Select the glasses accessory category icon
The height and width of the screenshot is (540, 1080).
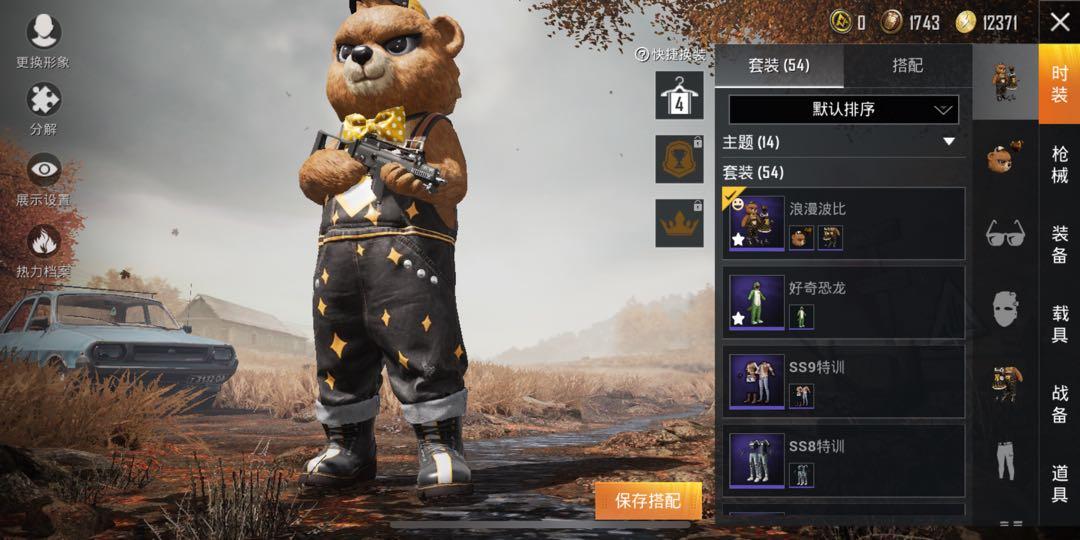(x=1005, y=234)
